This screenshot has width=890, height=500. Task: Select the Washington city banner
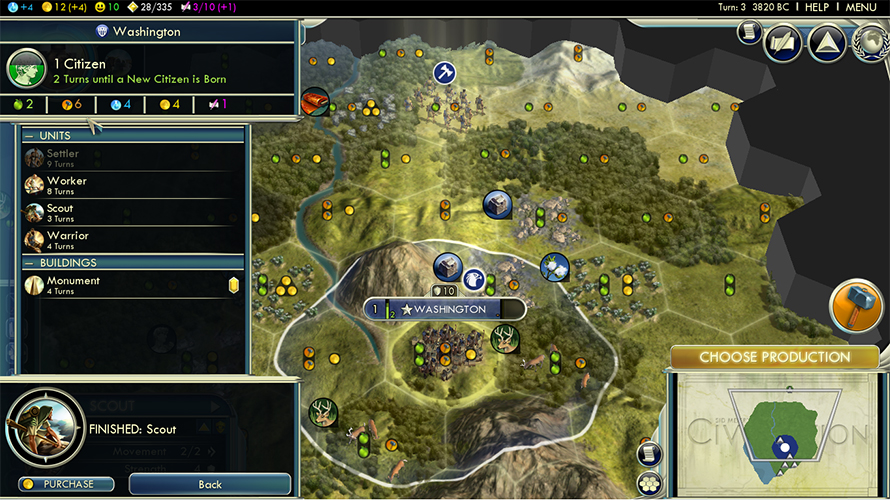click(x=445, y=310)
